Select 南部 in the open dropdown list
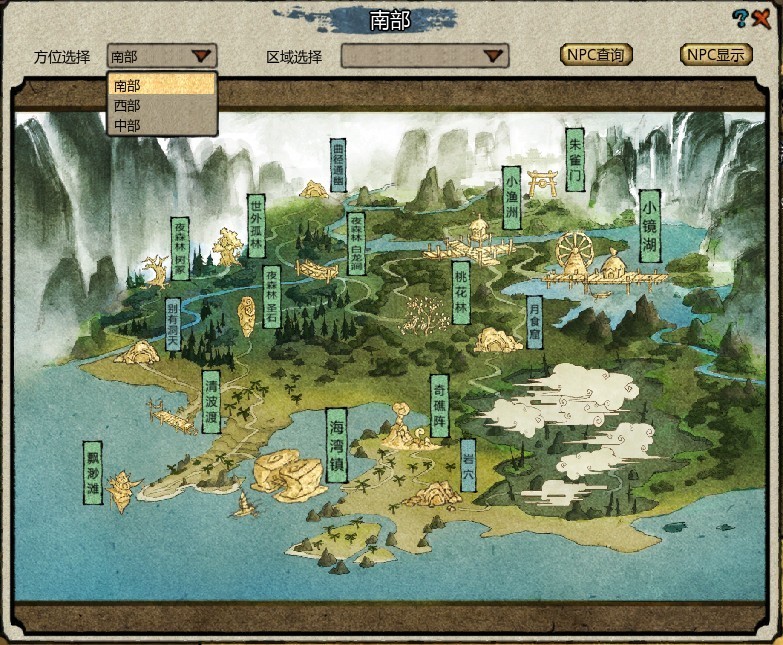The image size is (783, 645). 160,86
